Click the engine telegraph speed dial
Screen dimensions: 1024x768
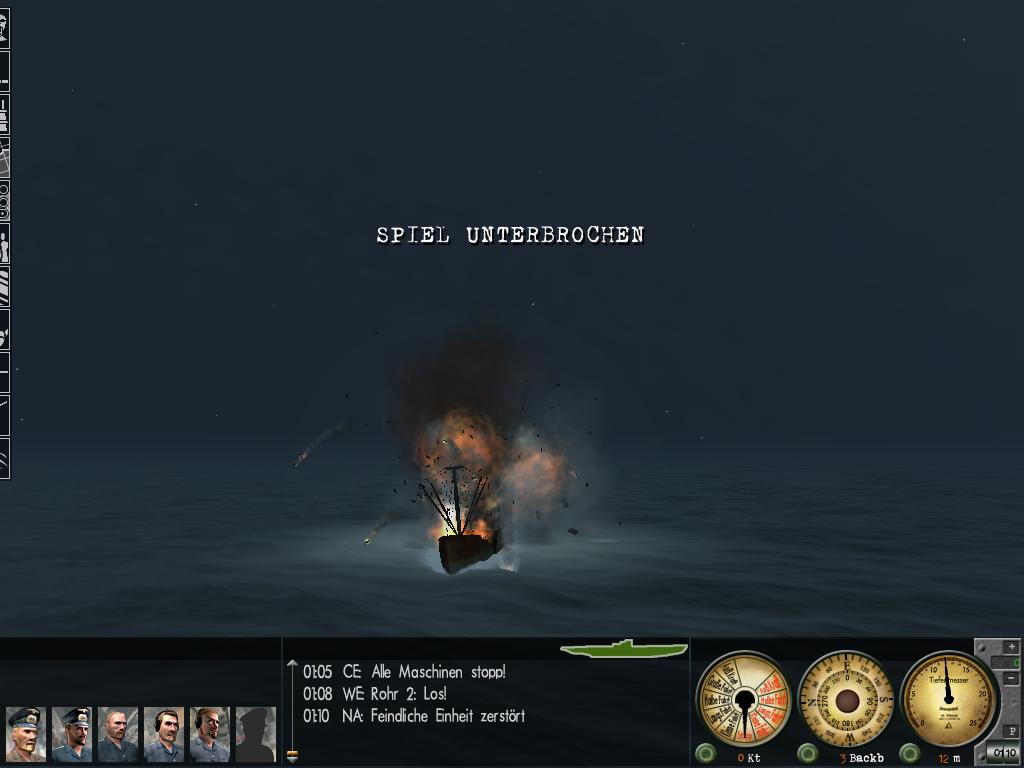coord(743,698)
